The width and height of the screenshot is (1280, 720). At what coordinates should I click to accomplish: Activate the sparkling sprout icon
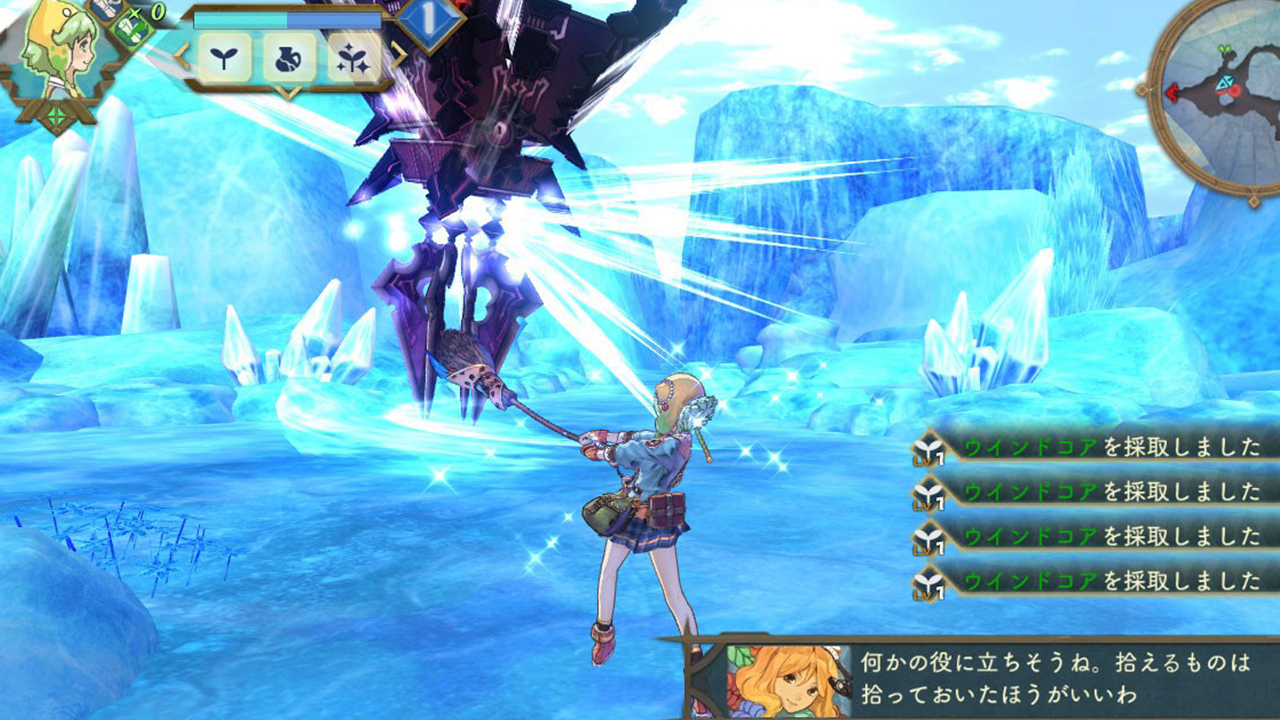(353, 57)
